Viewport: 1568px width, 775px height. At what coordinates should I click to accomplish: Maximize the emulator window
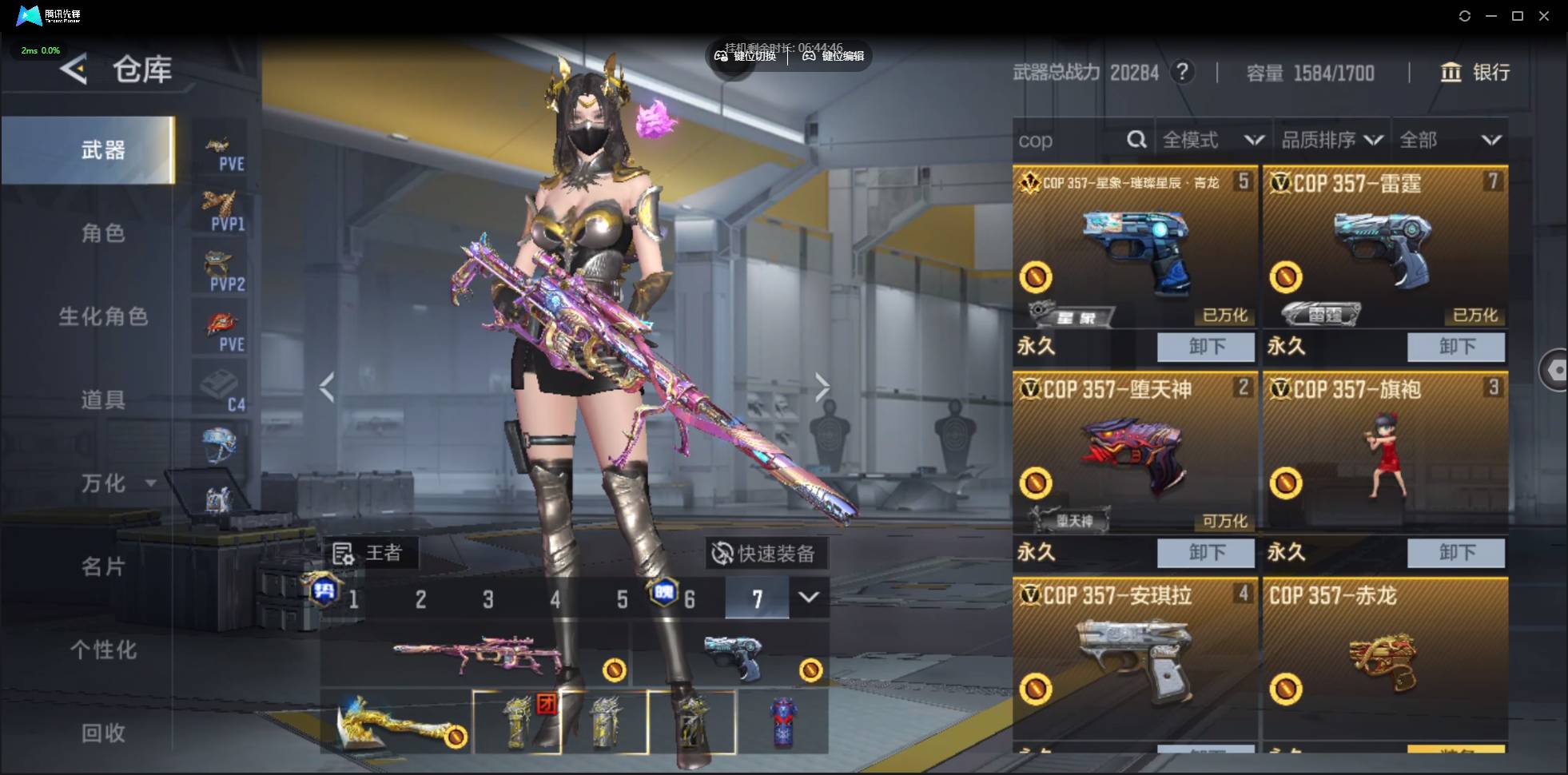point(1518,16)
